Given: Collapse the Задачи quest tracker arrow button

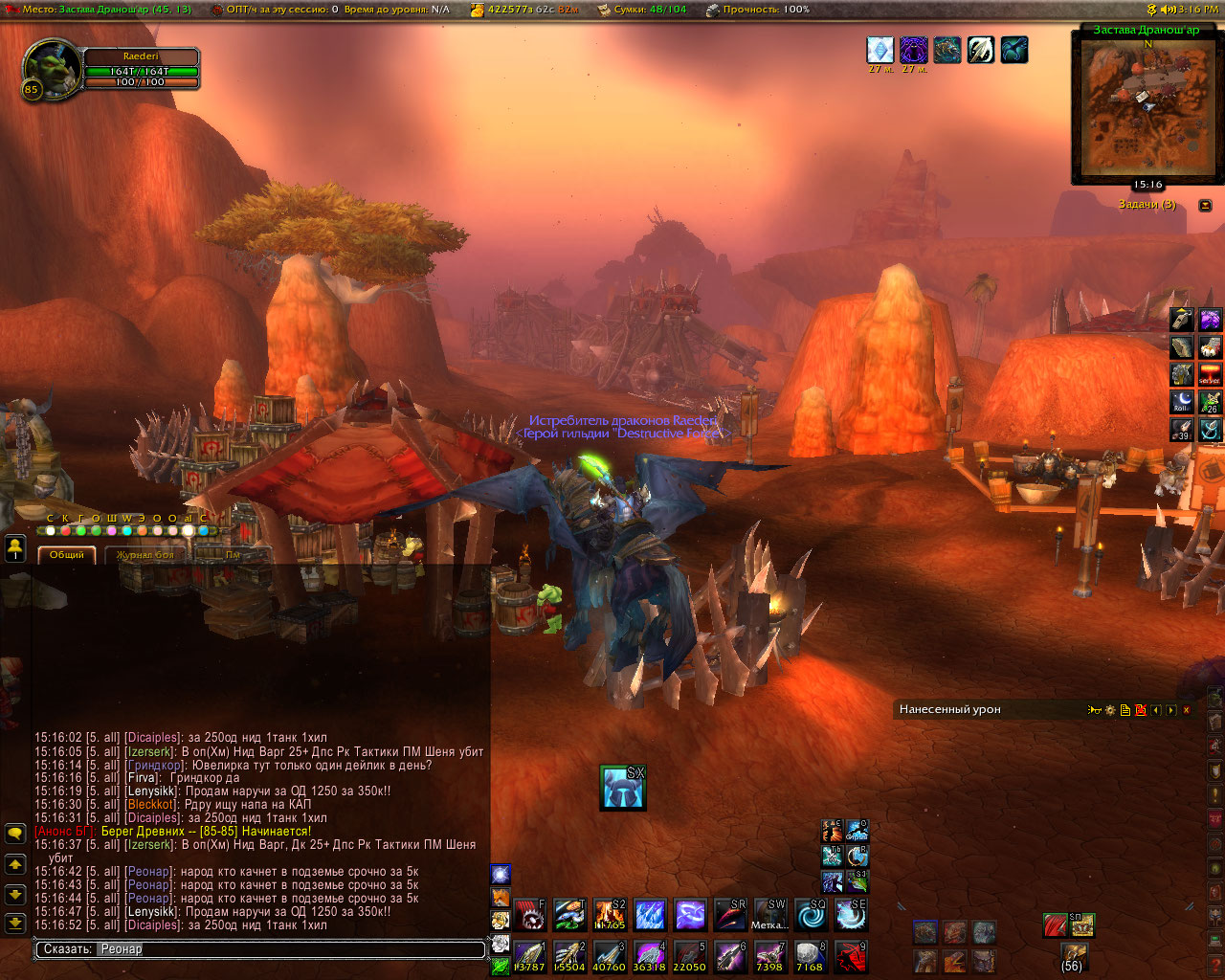Looking at the screenshot, I should [x=1205, y=205].
